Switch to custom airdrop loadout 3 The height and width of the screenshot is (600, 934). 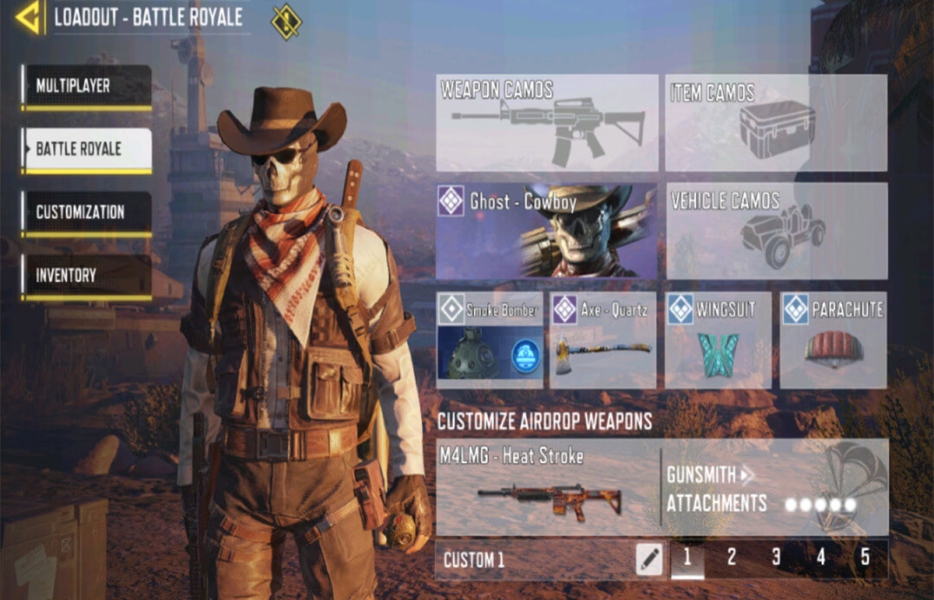[x=776, y=559]
